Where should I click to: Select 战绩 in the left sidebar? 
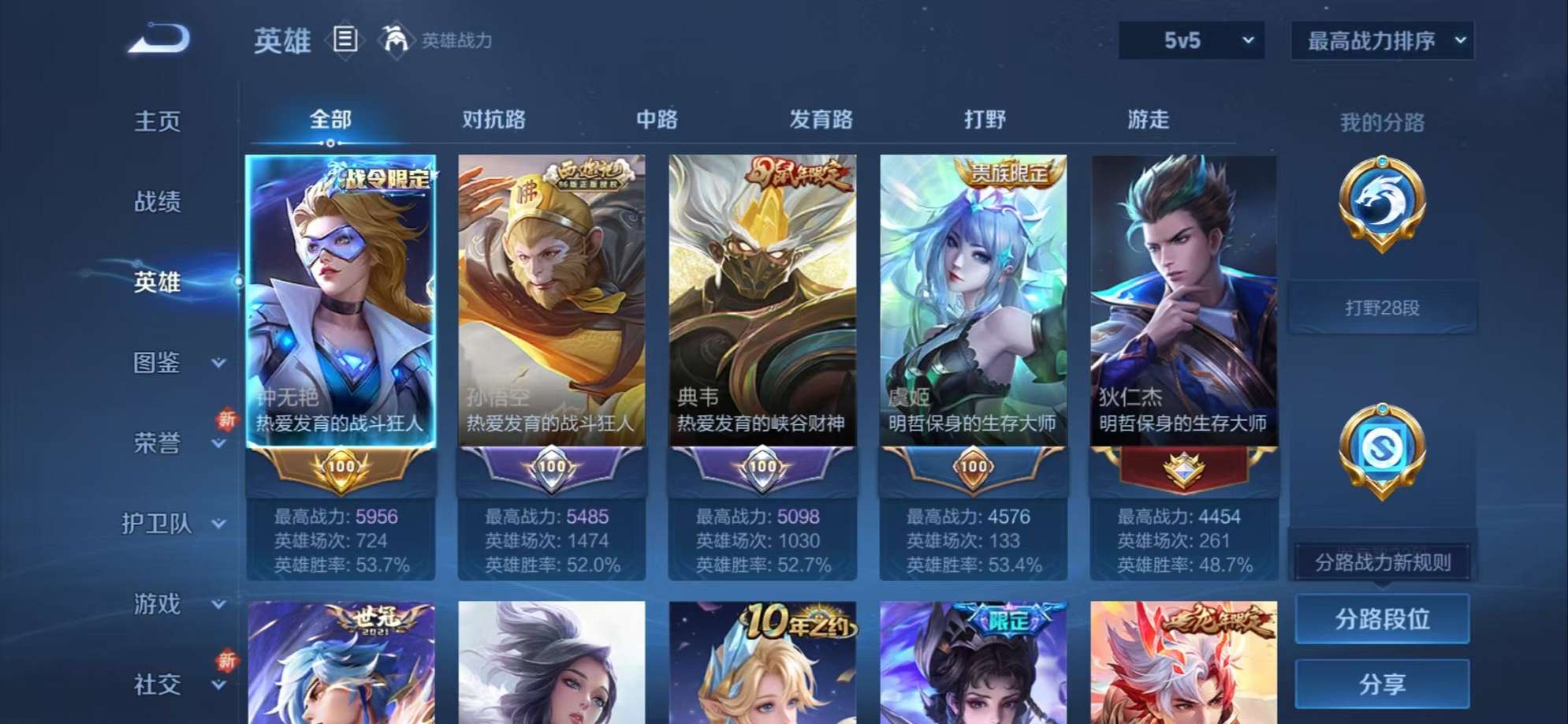coord(158,202)
